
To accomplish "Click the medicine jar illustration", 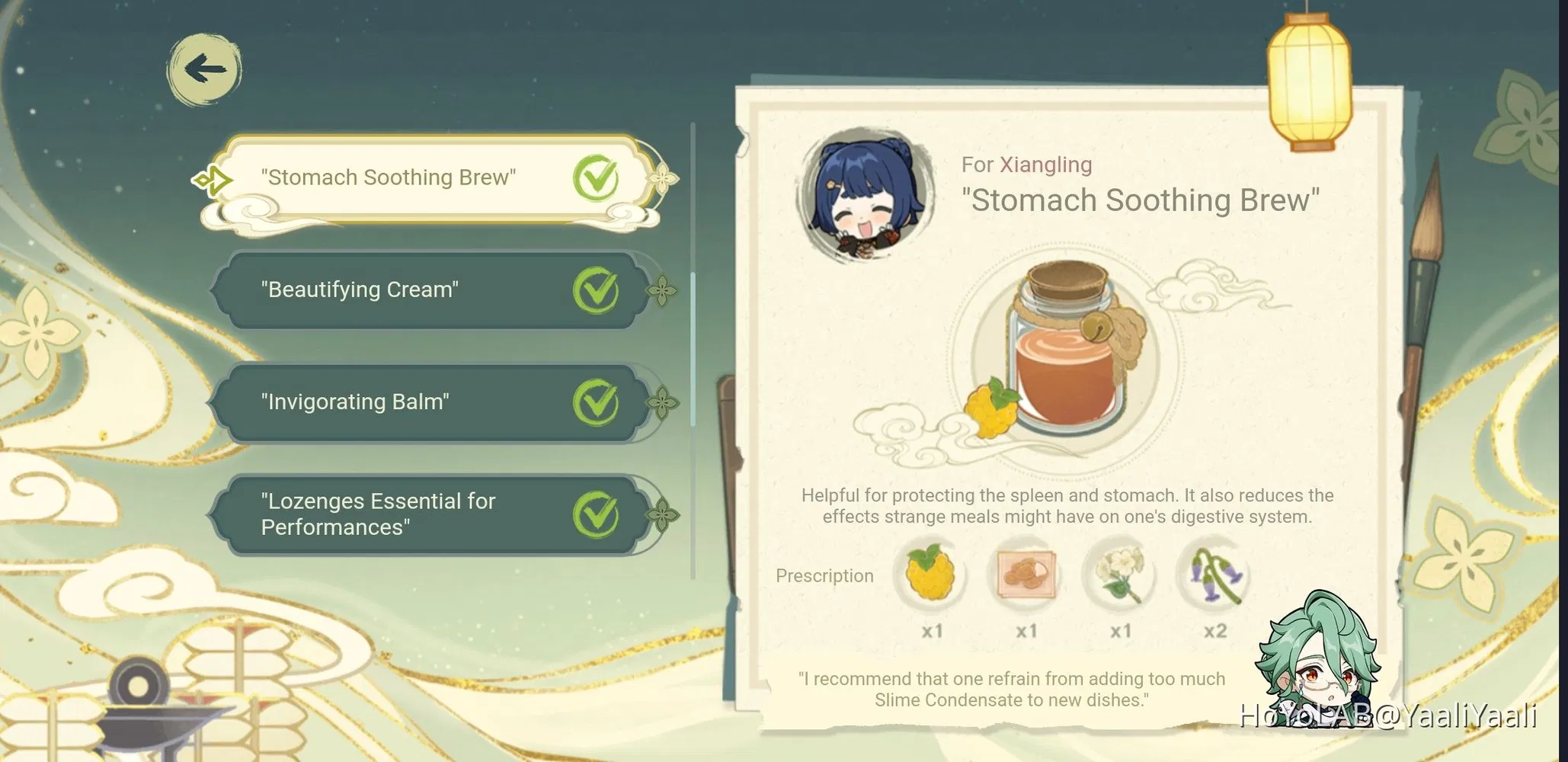I will click(x=1067, y=351).
